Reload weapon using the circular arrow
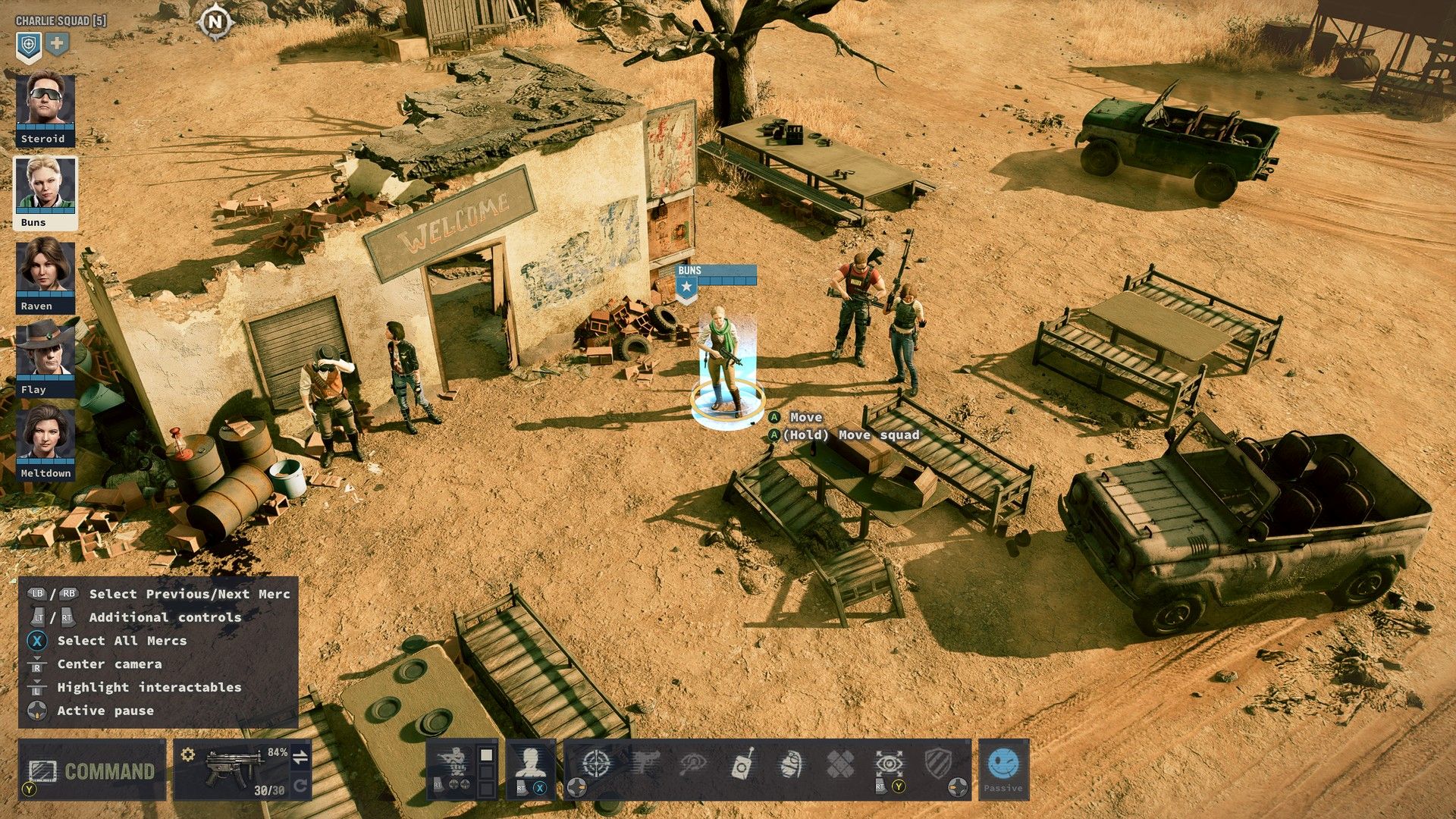The width and height of the screenshot is (1456, 819). tap(300, 786)
